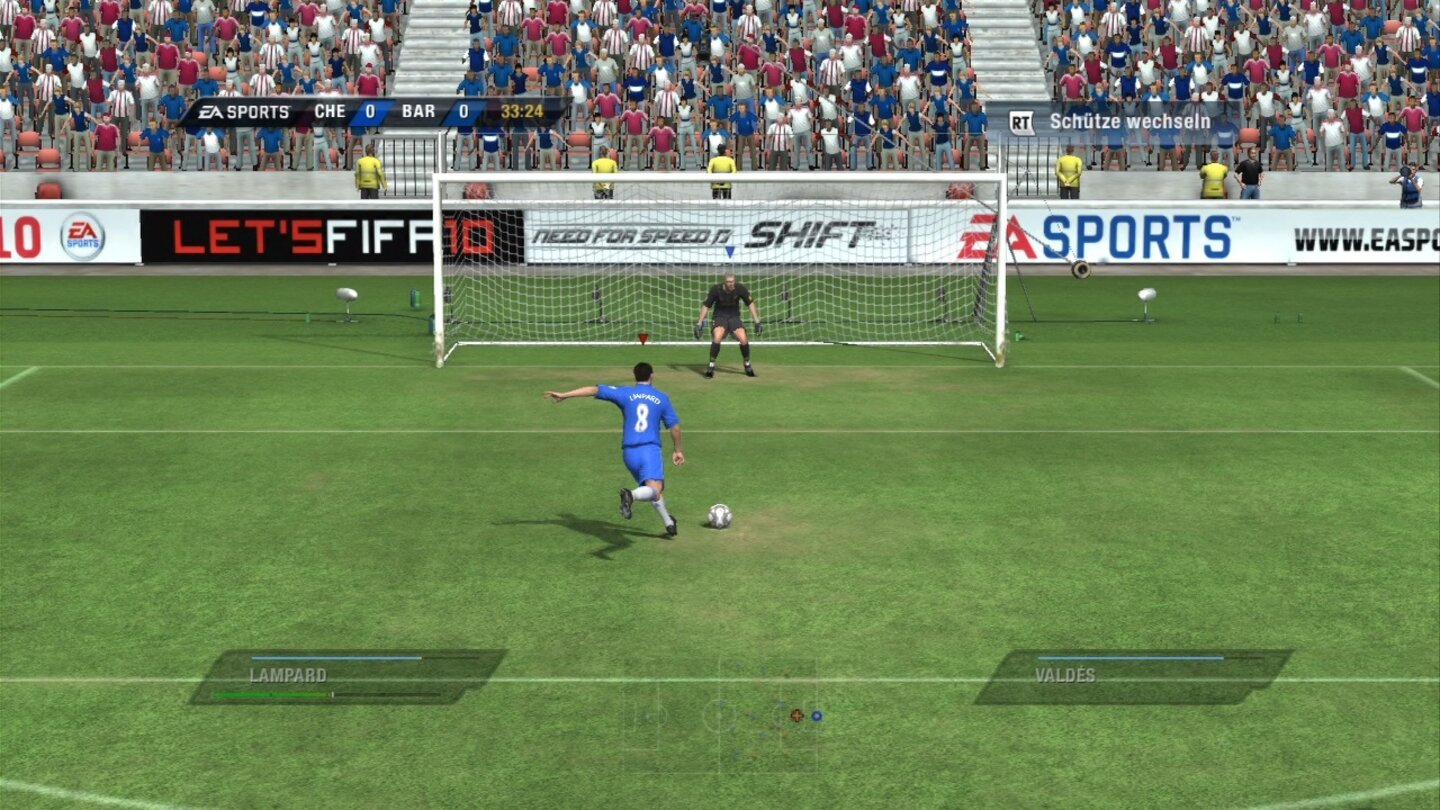The image size is (1440, 810).
Task: Open the LAMPARD player panel
Action: pyautogui.click(x=286, y=676)
